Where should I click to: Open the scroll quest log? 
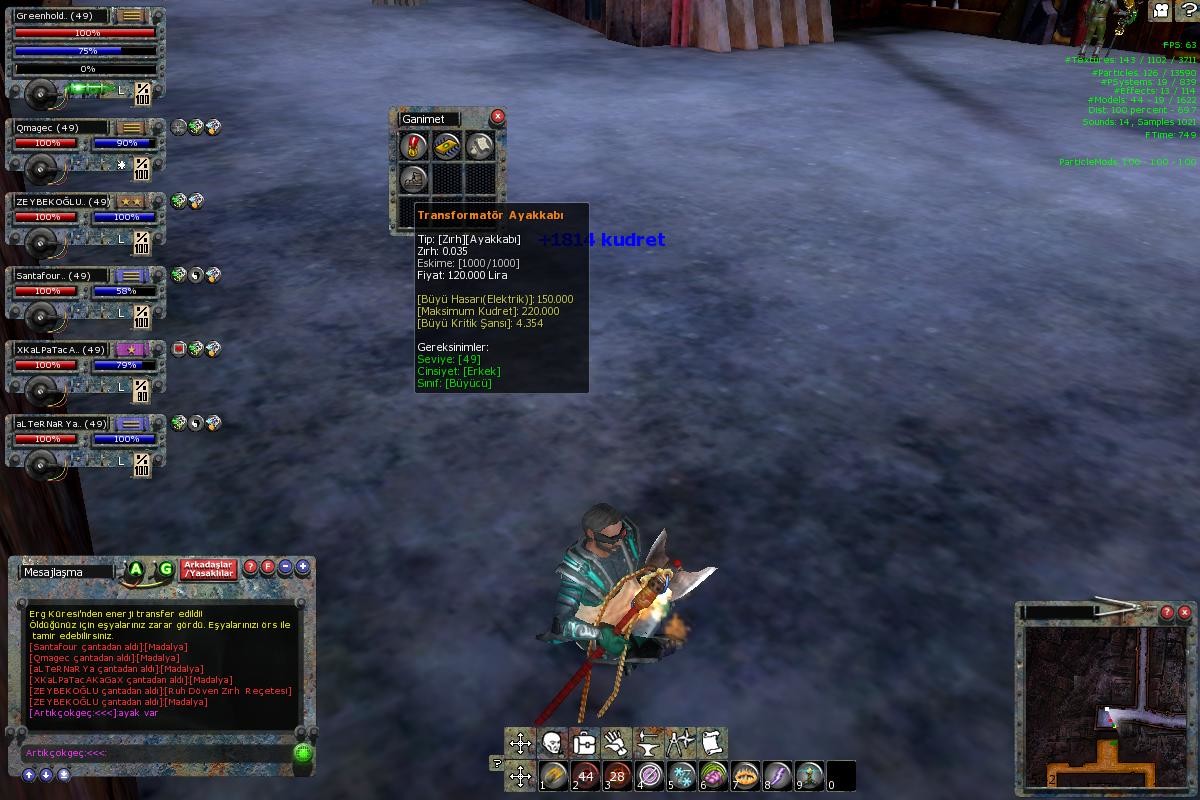[711, 743]
